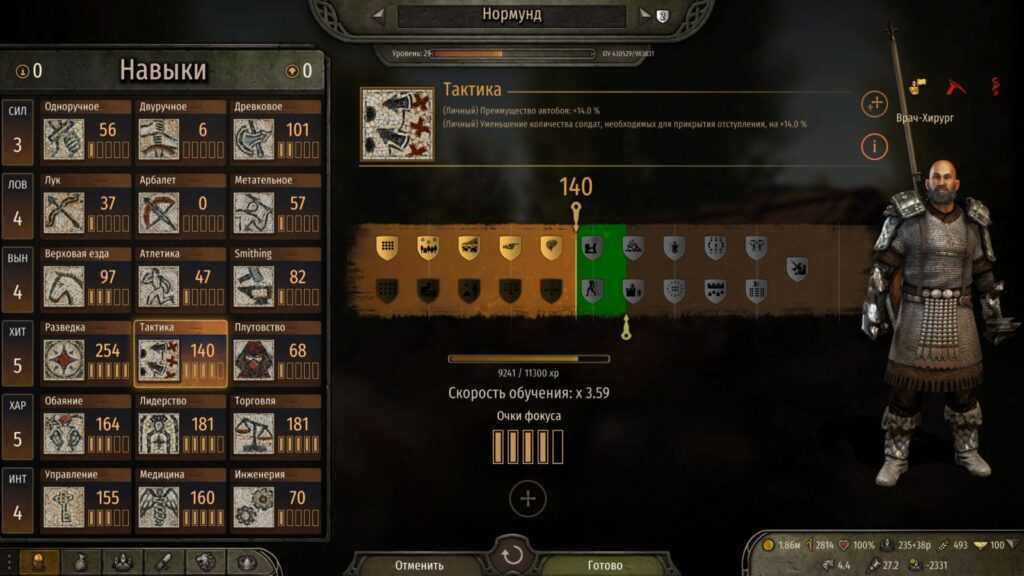Open the Верховая езда skill
Screen dimensions: 1024x576
click(x=86, y=280)
